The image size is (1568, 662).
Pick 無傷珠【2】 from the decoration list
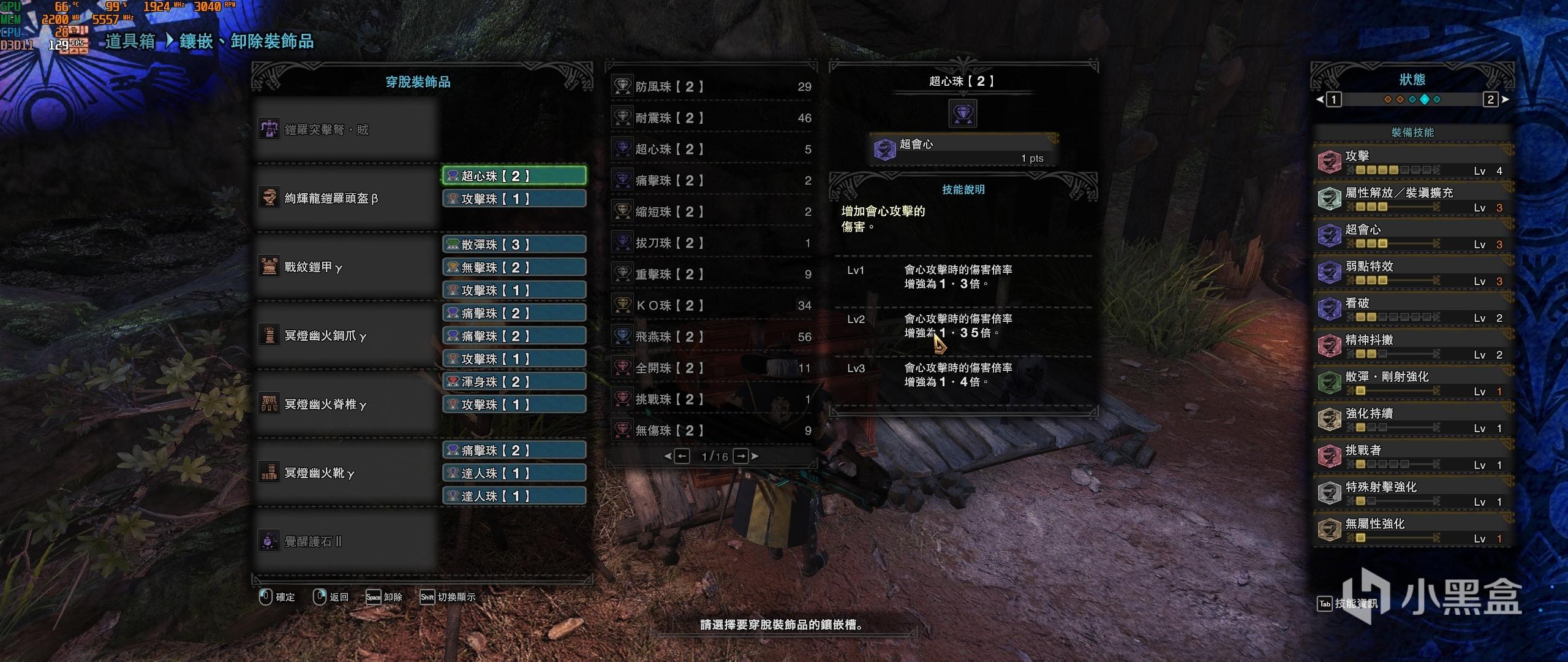712,430
